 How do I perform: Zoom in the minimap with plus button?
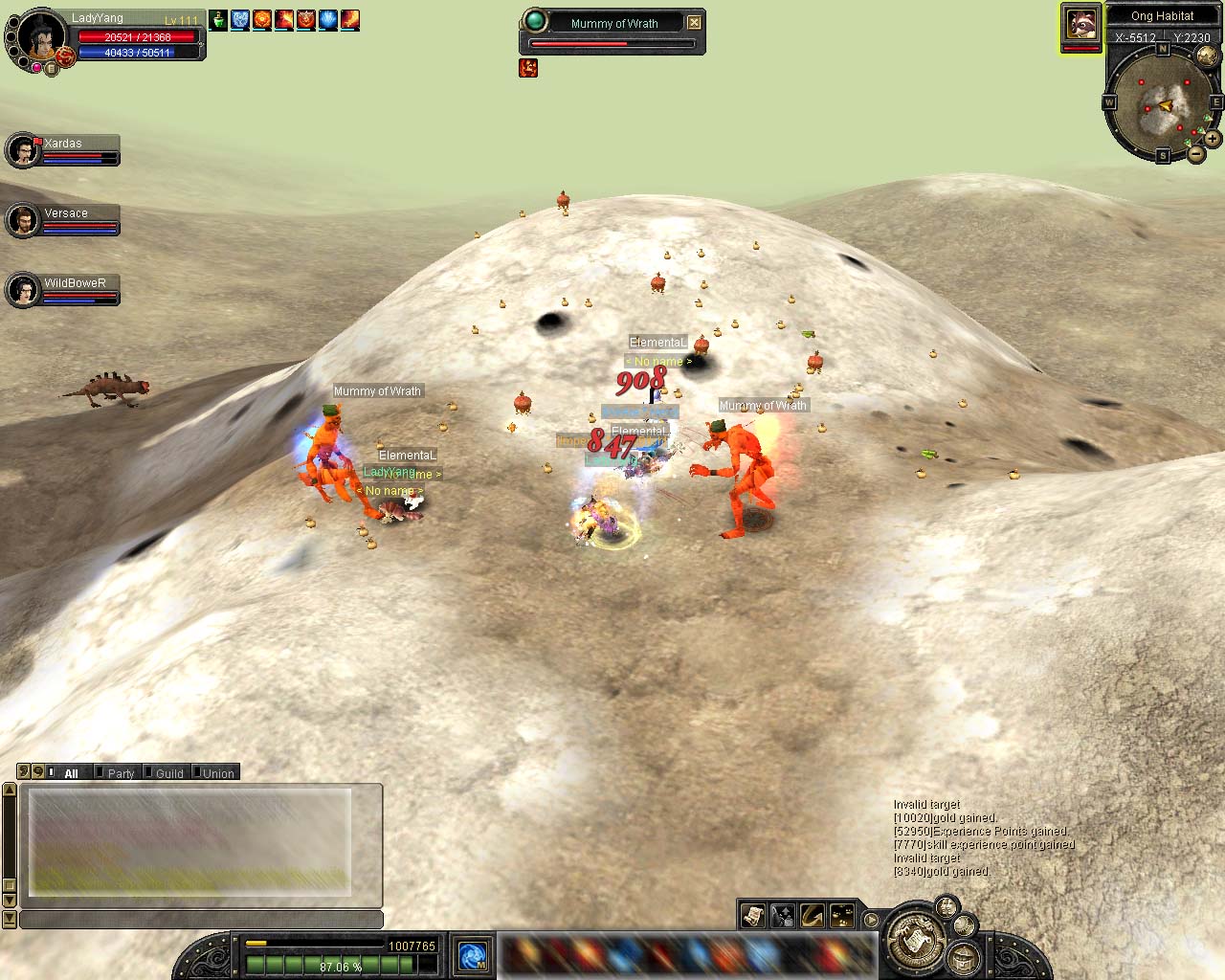click(1212, 139)
